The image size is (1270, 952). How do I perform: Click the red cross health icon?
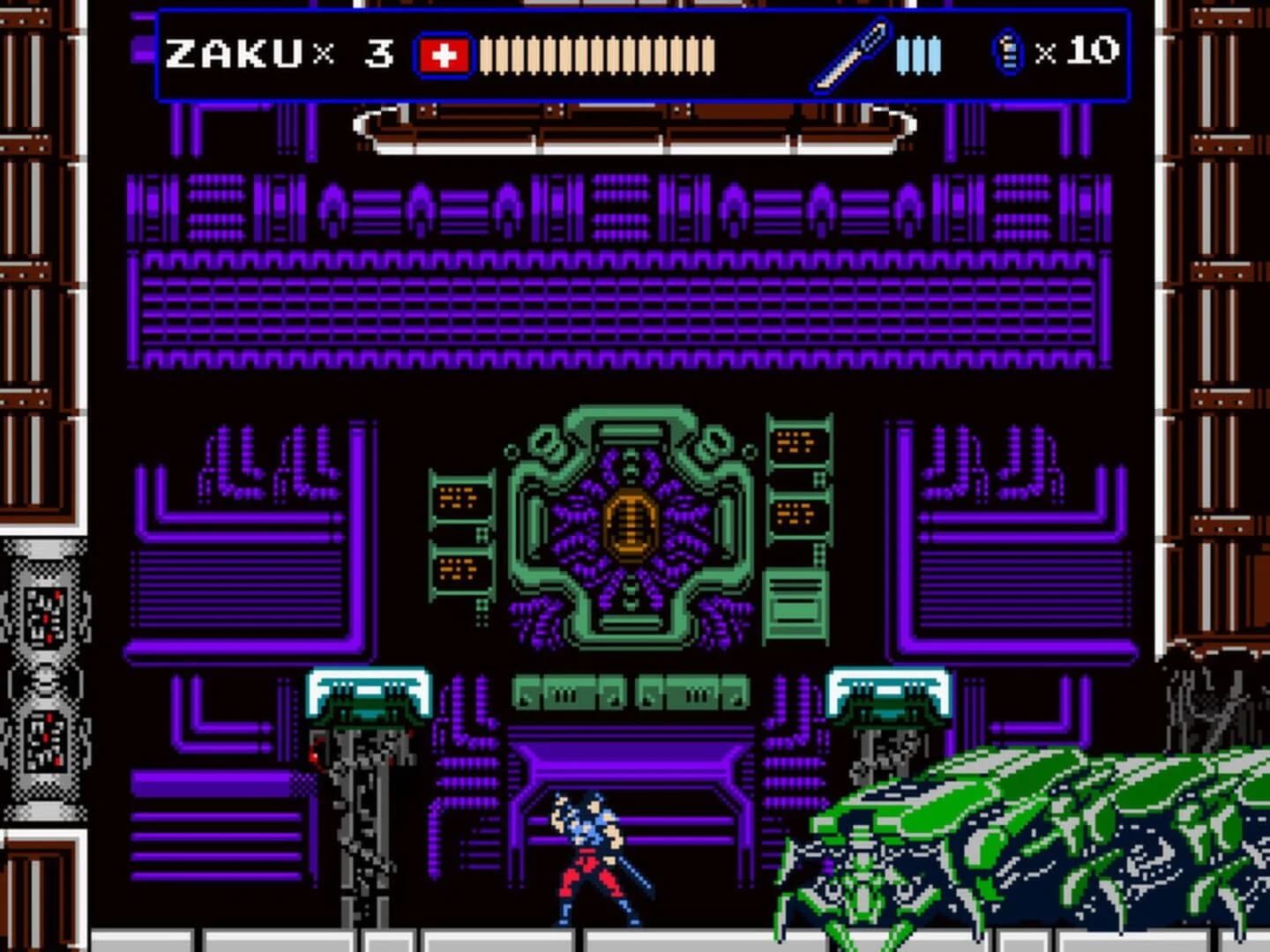(x=445, y=53)
